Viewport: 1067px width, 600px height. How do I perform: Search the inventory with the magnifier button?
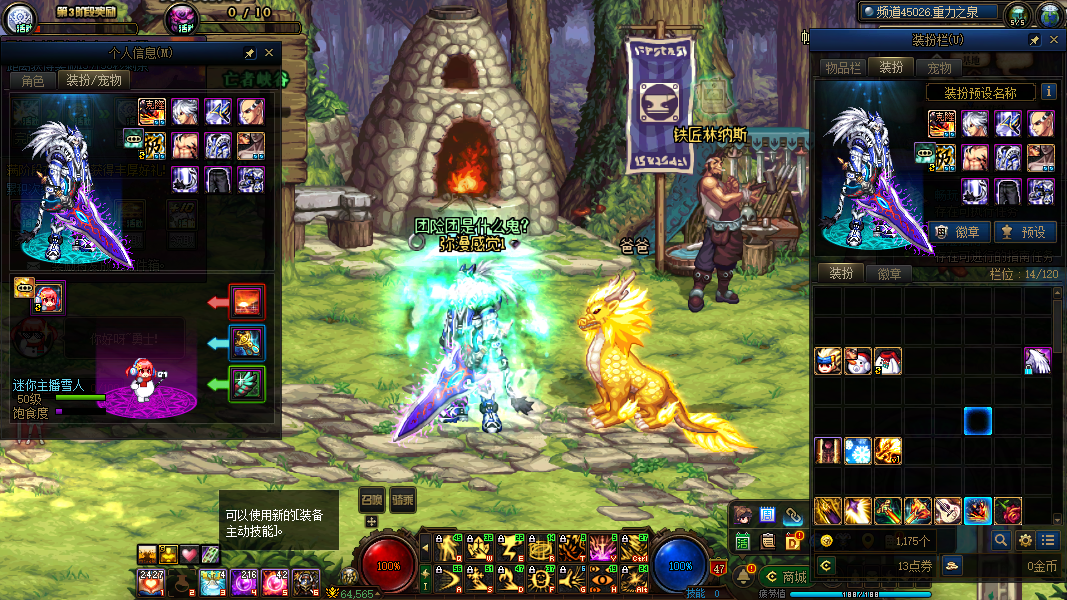(1001, 540)
